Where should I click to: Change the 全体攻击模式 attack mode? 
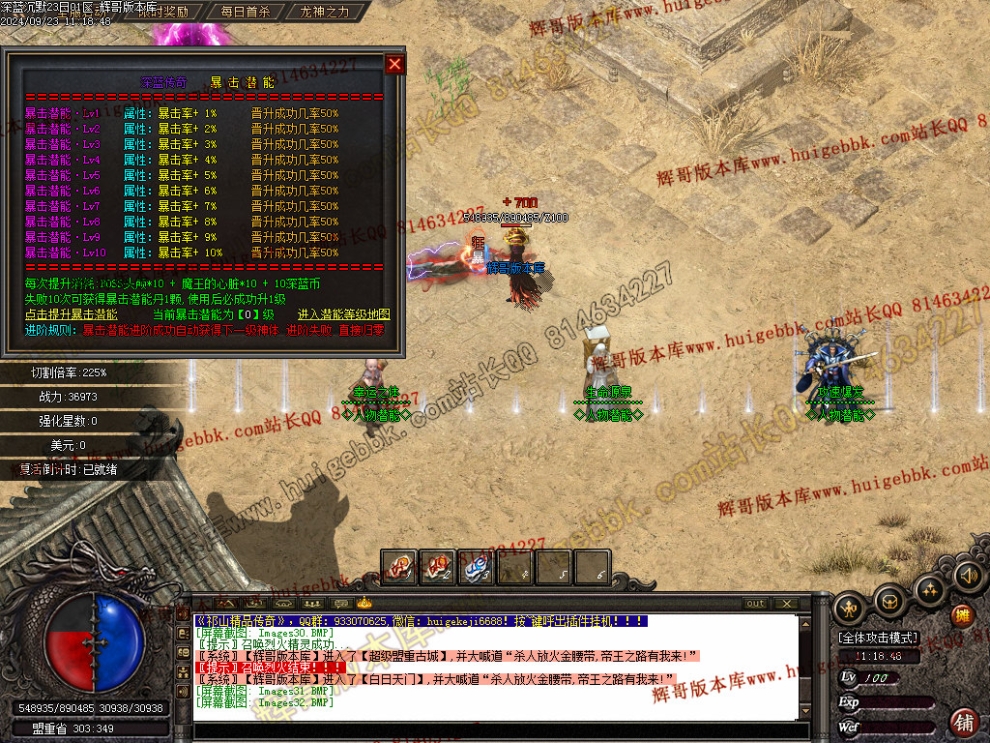pyautogui.click(x=878, y=637)
